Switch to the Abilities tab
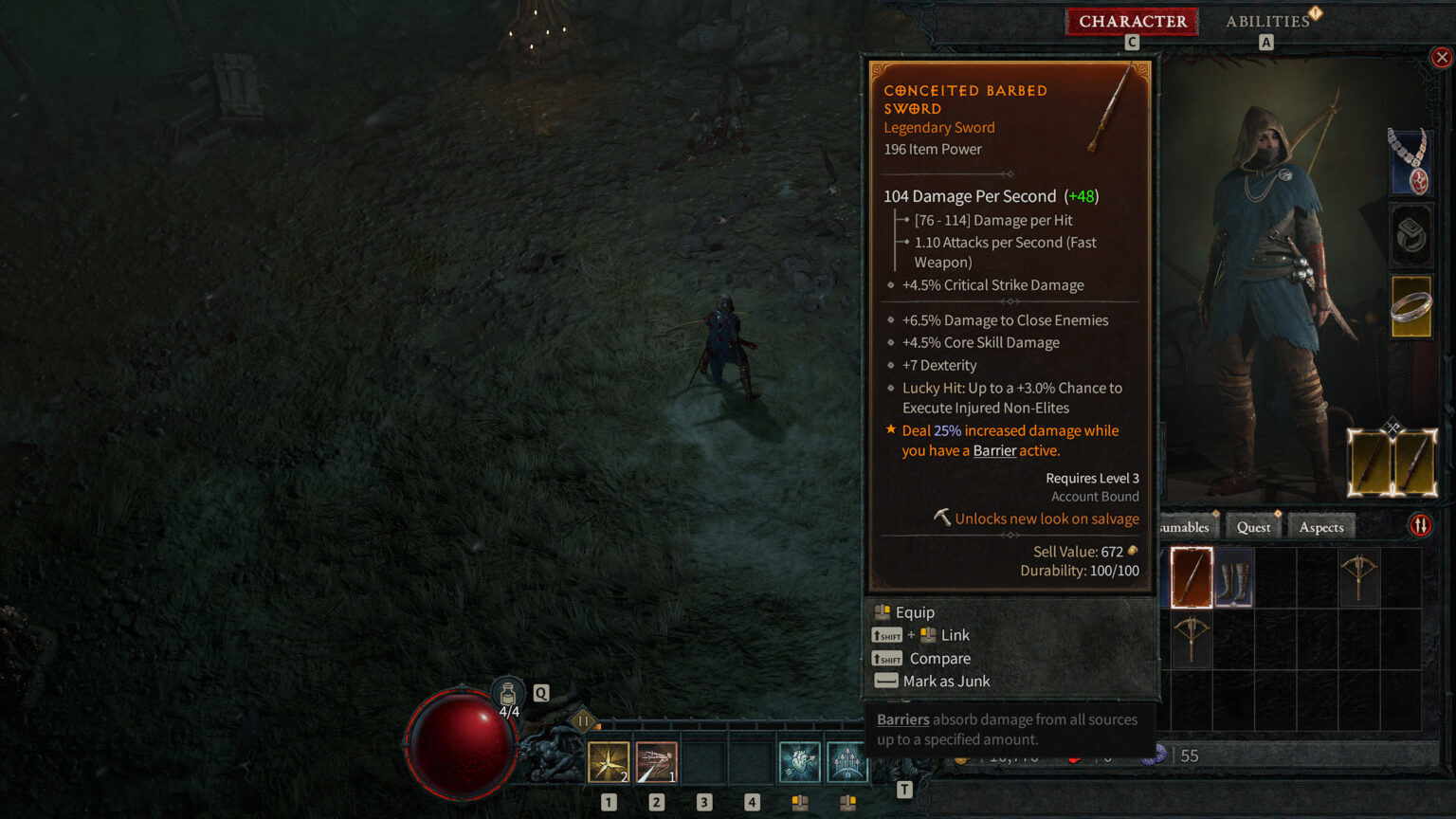The width and height of the screenshot is (1456, 819). pos(1267,21)
